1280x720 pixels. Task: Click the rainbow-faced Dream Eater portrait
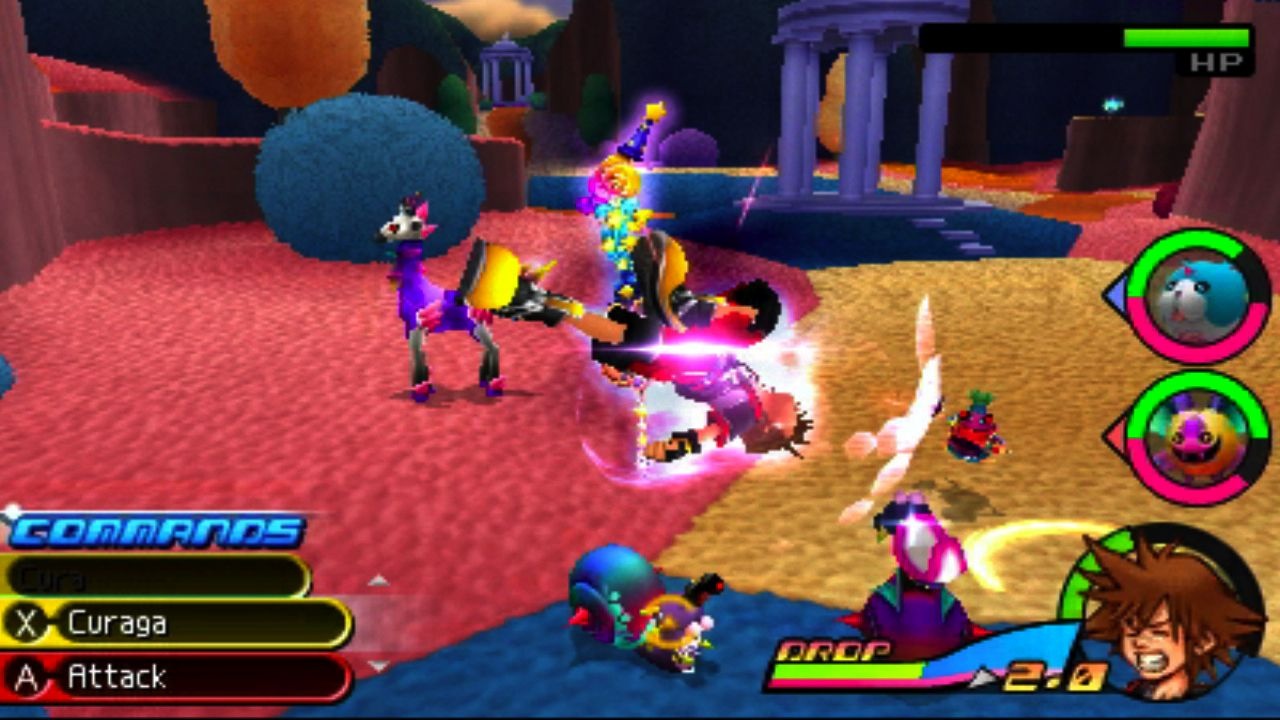point(1197,438)
